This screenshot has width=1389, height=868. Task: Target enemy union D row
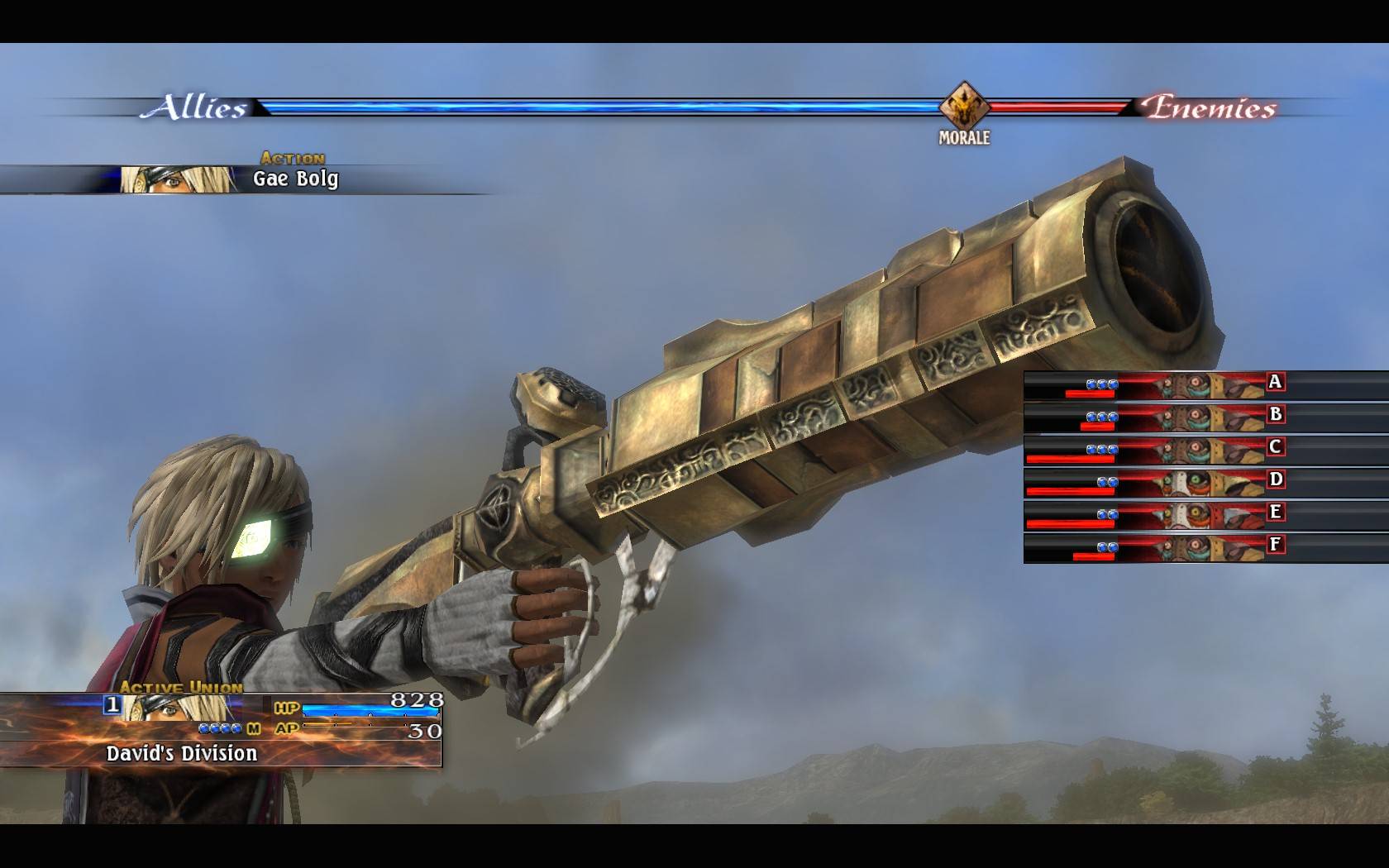click(x=1204, y=482)
